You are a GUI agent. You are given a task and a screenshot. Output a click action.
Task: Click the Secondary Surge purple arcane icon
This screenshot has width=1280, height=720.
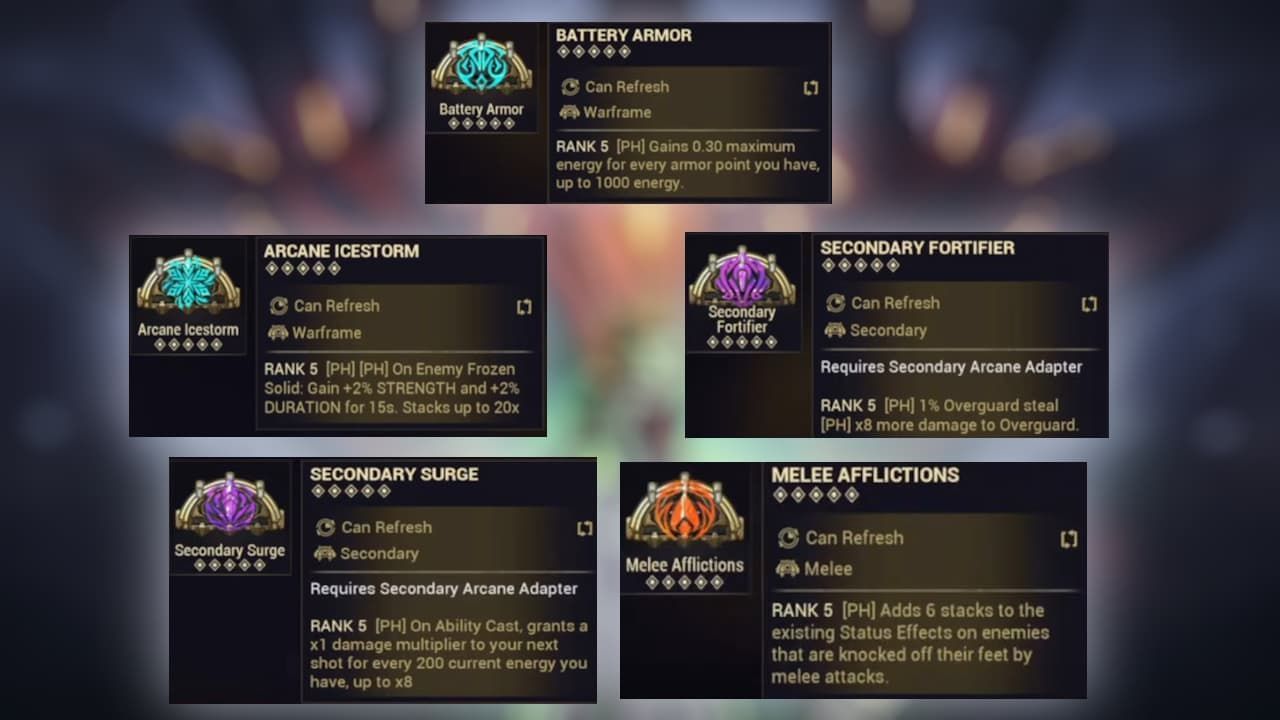point(229,508)
